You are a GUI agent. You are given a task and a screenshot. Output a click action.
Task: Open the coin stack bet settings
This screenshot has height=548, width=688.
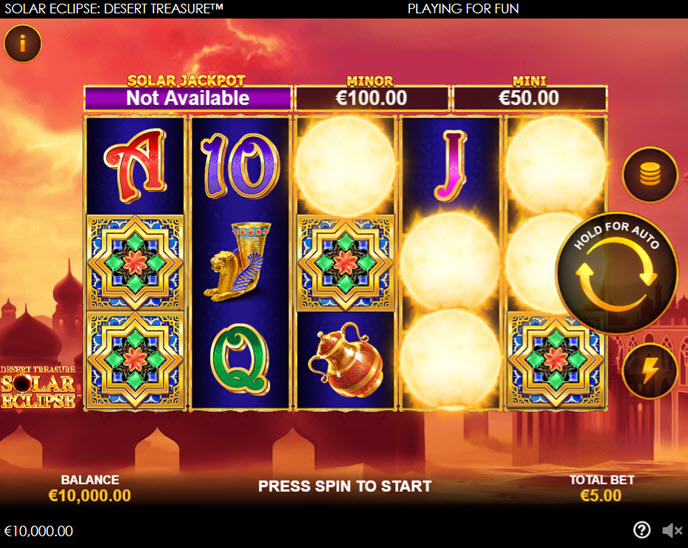tap(650, 175)
